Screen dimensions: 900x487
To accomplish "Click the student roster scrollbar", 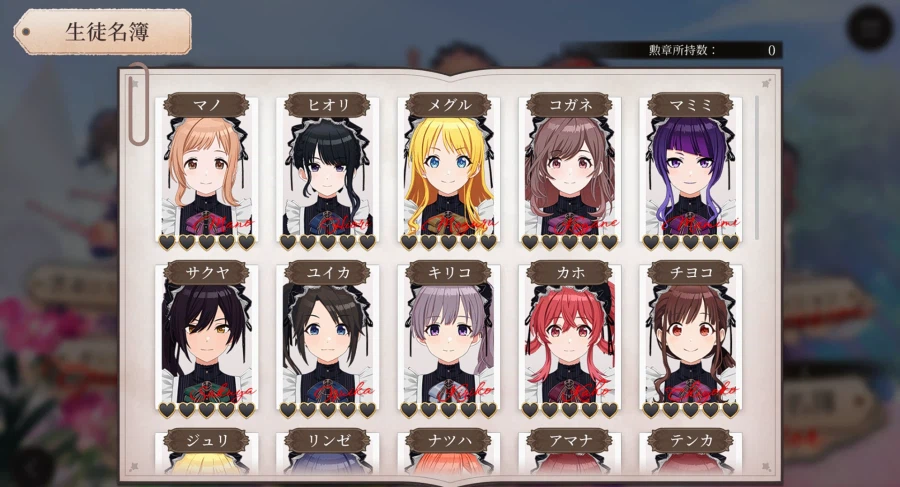I will click(x=758, y=168).
